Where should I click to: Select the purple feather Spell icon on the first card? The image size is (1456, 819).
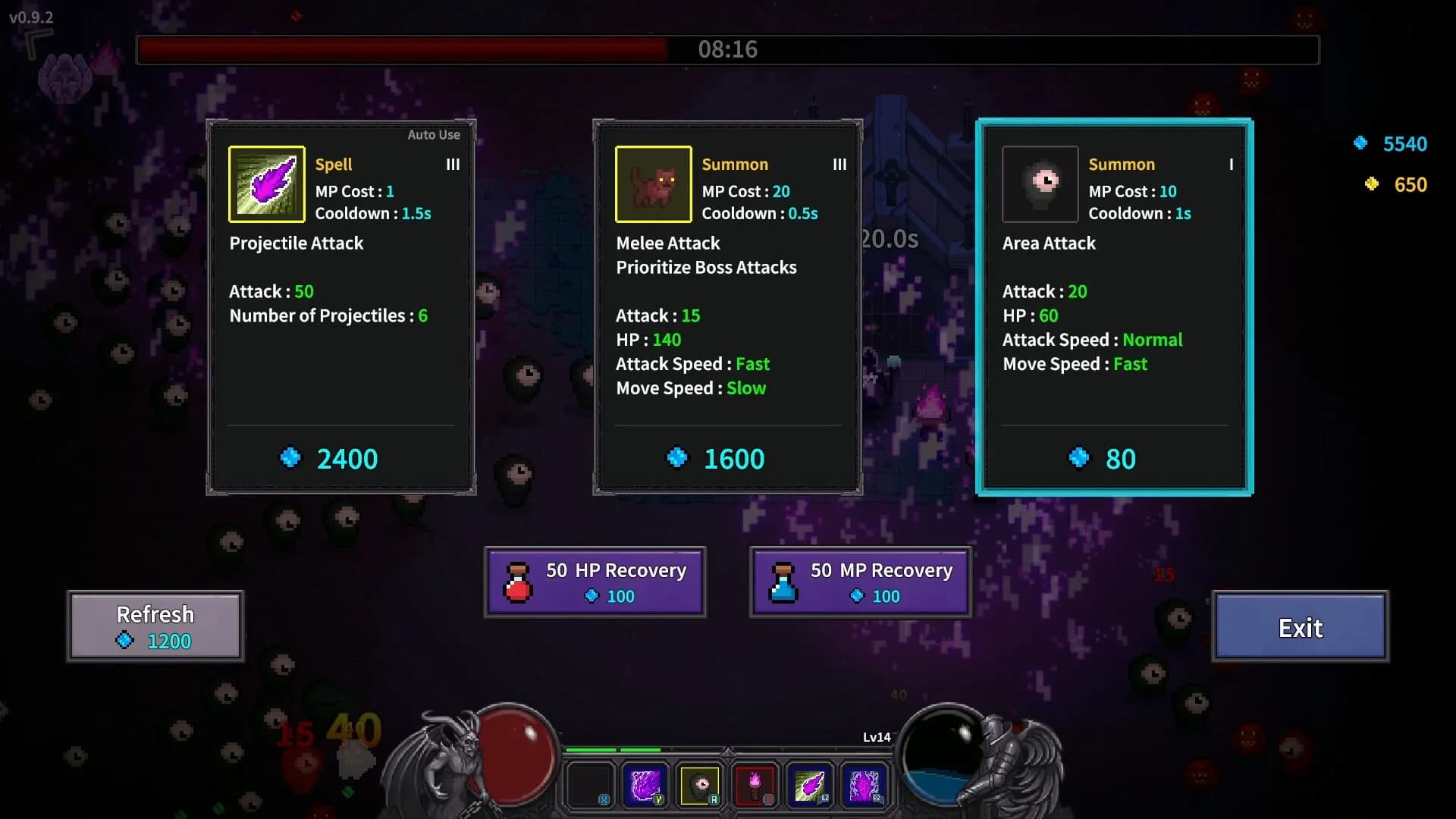(267, 184)
